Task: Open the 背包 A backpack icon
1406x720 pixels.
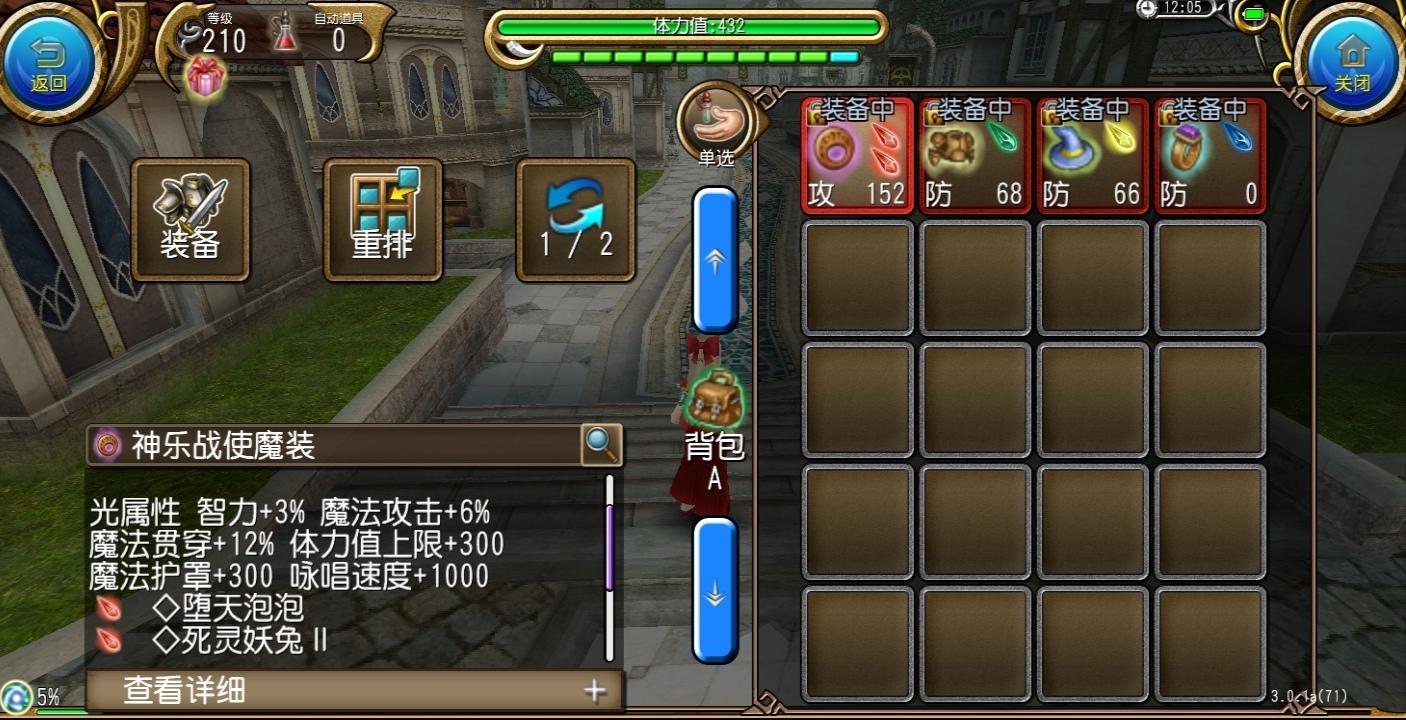Action: click(715, 400)
